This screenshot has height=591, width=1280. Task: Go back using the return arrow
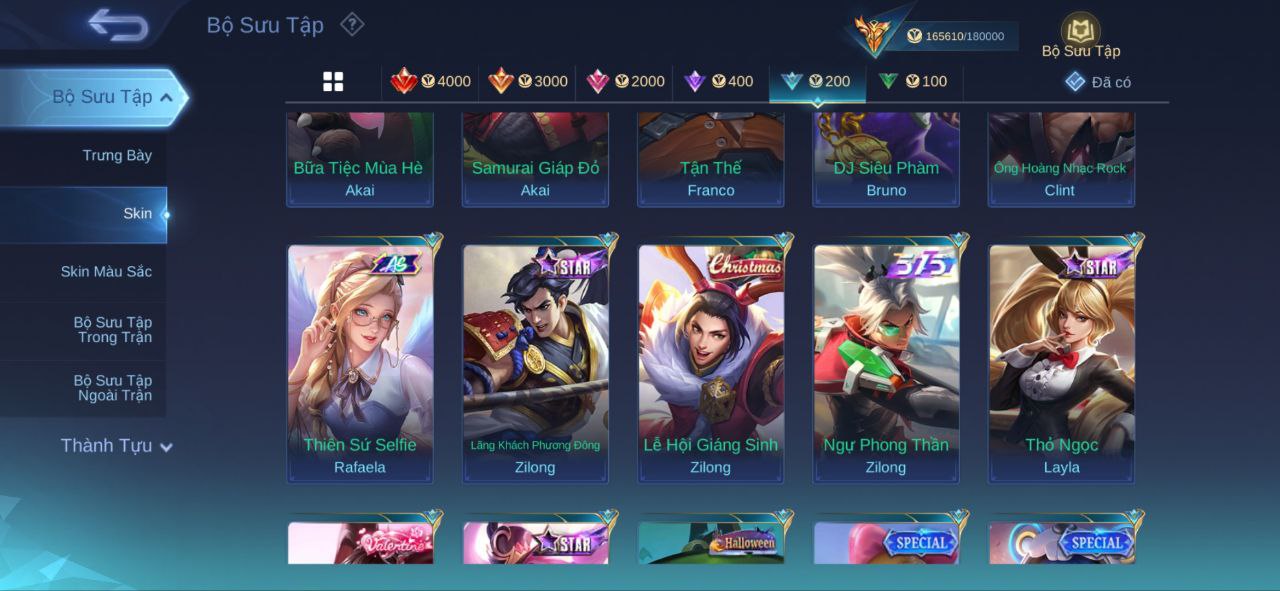coord(118,24)
